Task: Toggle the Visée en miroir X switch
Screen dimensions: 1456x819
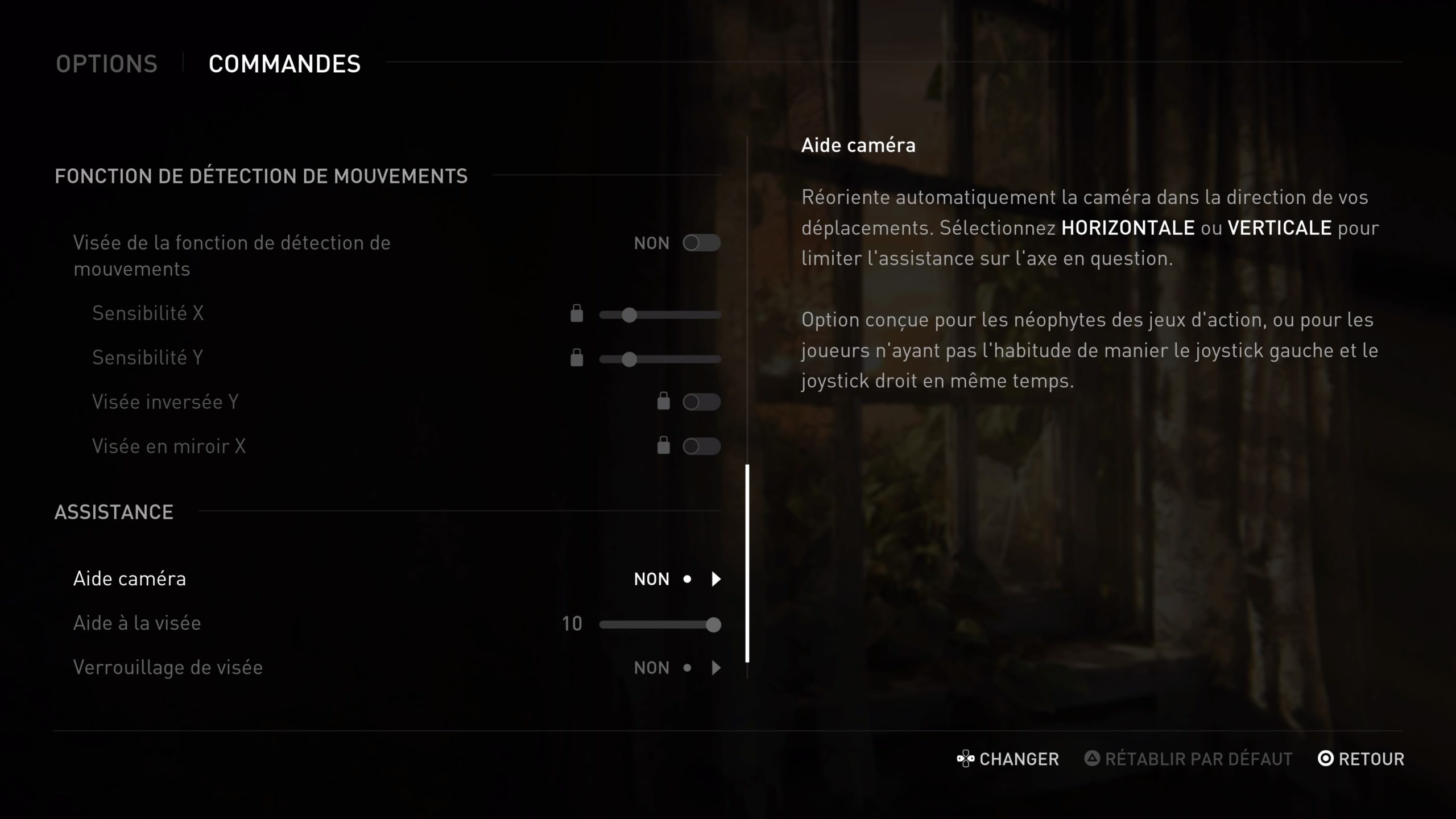Action: click(x=701, y=446)
